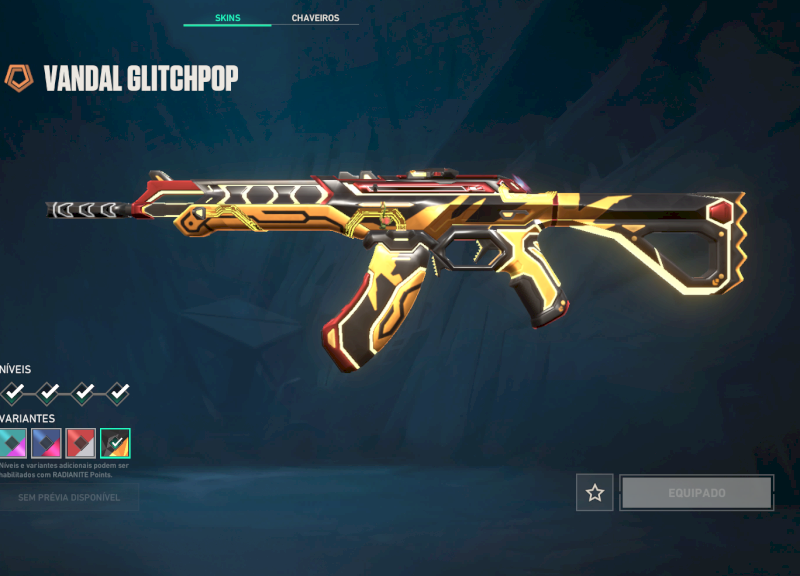Select the black and gold variant
Image resolution: width=800 pixels, height=576 pixels.
(x=115, y=442)
